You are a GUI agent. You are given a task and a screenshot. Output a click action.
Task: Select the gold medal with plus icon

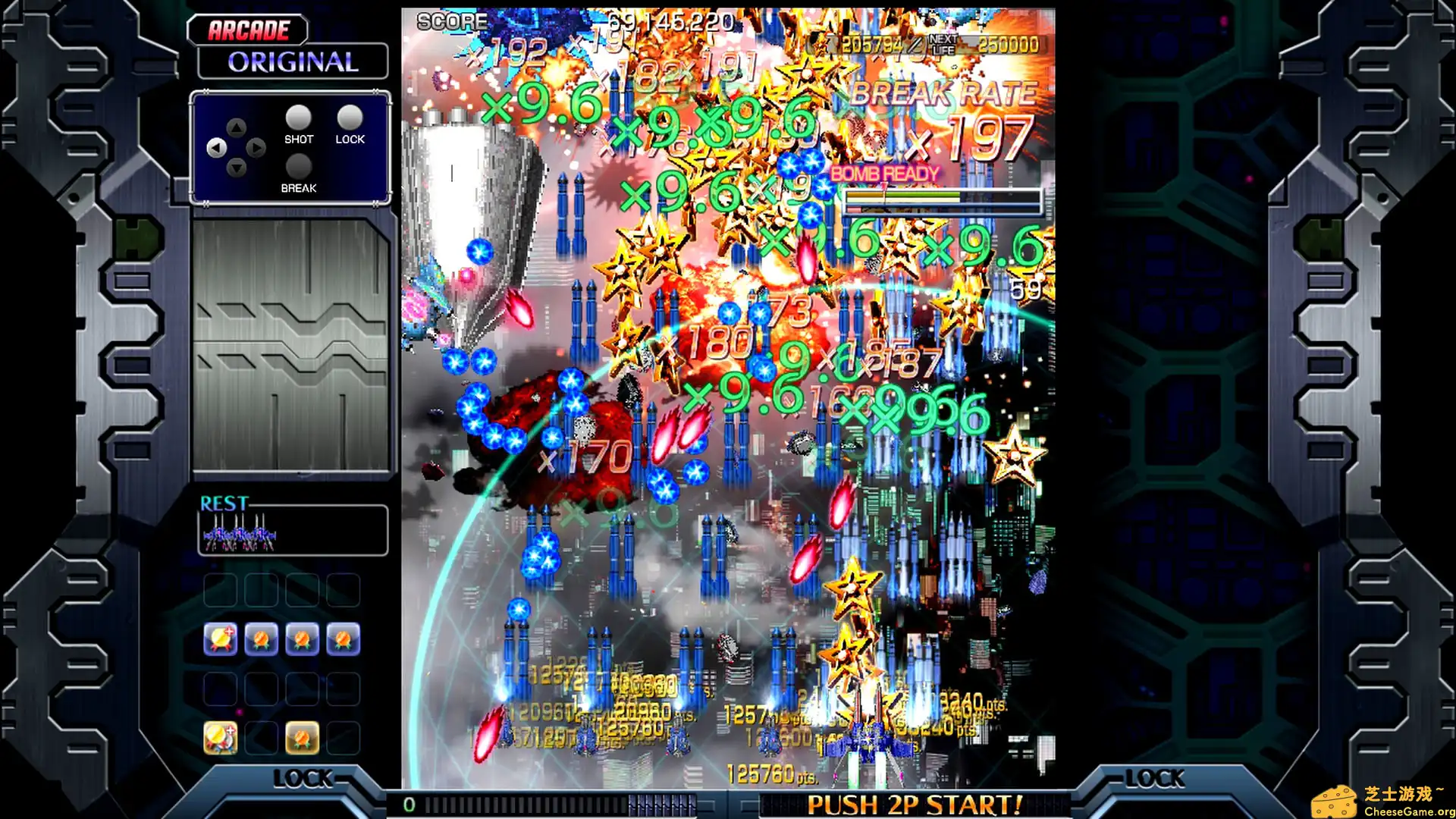pyautogui.click(x=220, y=641)
